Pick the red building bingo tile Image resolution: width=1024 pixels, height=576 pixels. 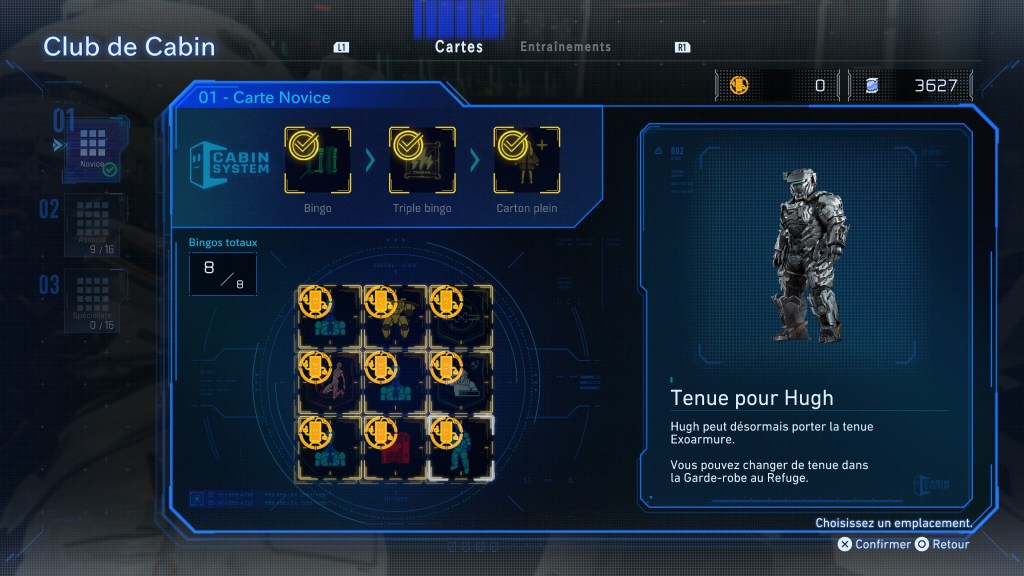click(x=394, y=447)
